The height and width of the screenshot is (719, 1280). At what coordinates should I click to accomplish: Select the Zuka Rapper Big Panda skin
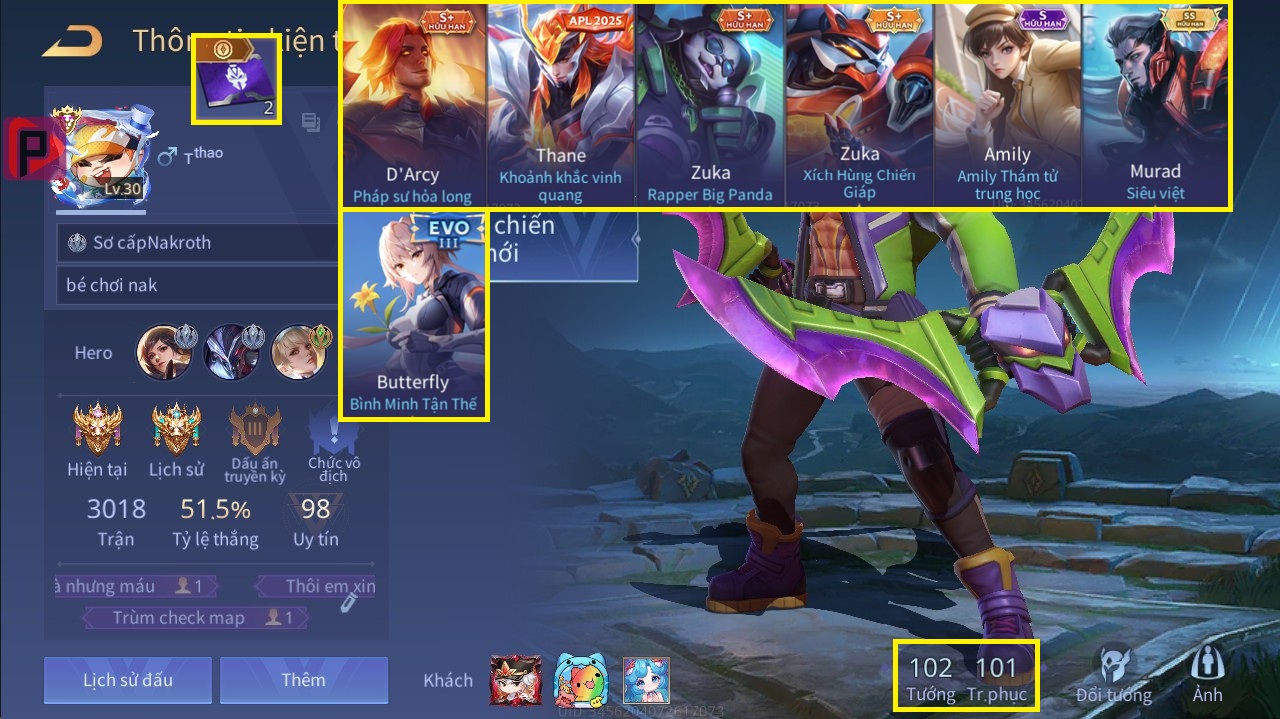[x=710, y=105]
